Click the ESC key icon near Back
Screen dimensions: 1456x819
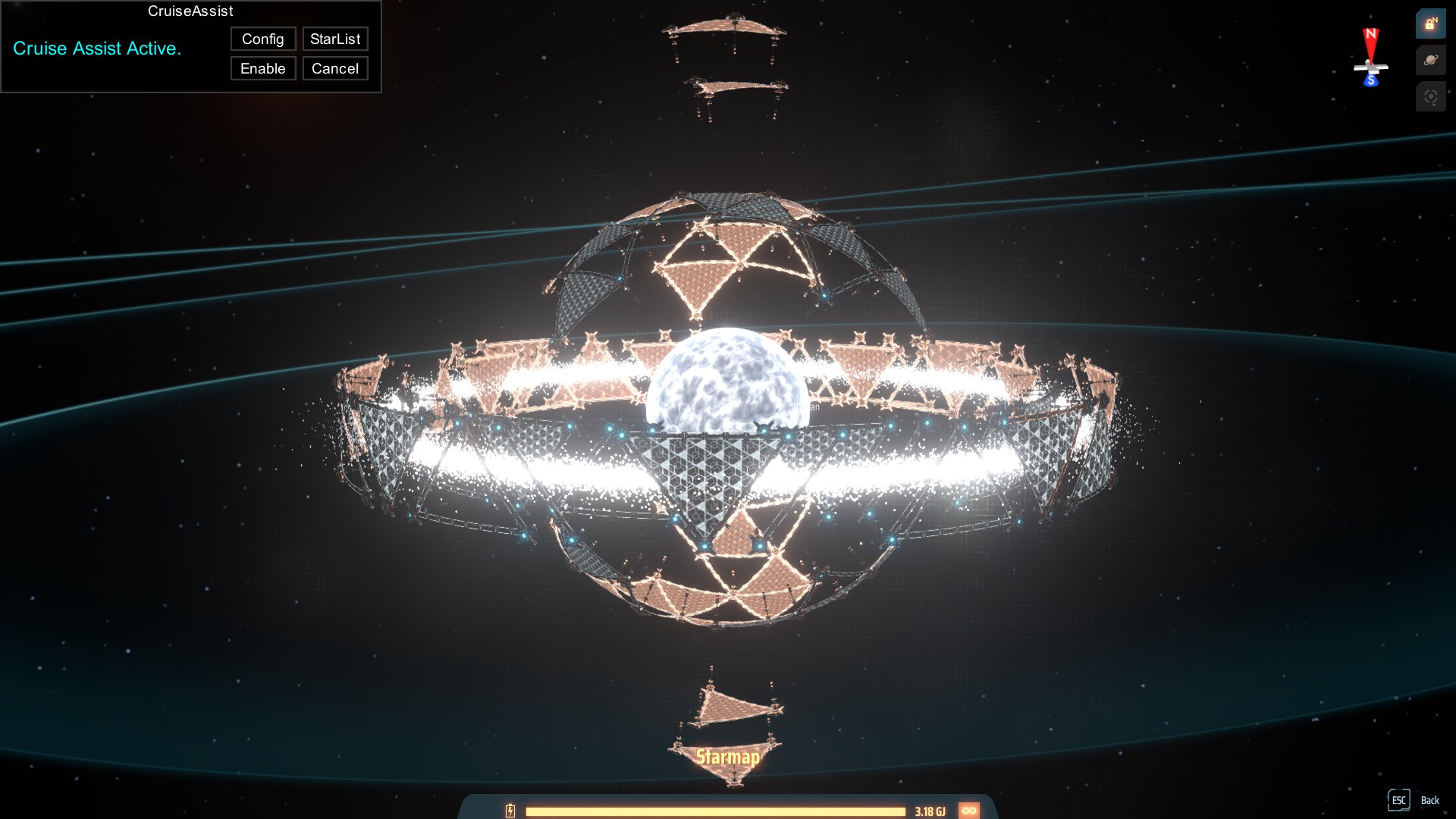(x=1399, y=800)
